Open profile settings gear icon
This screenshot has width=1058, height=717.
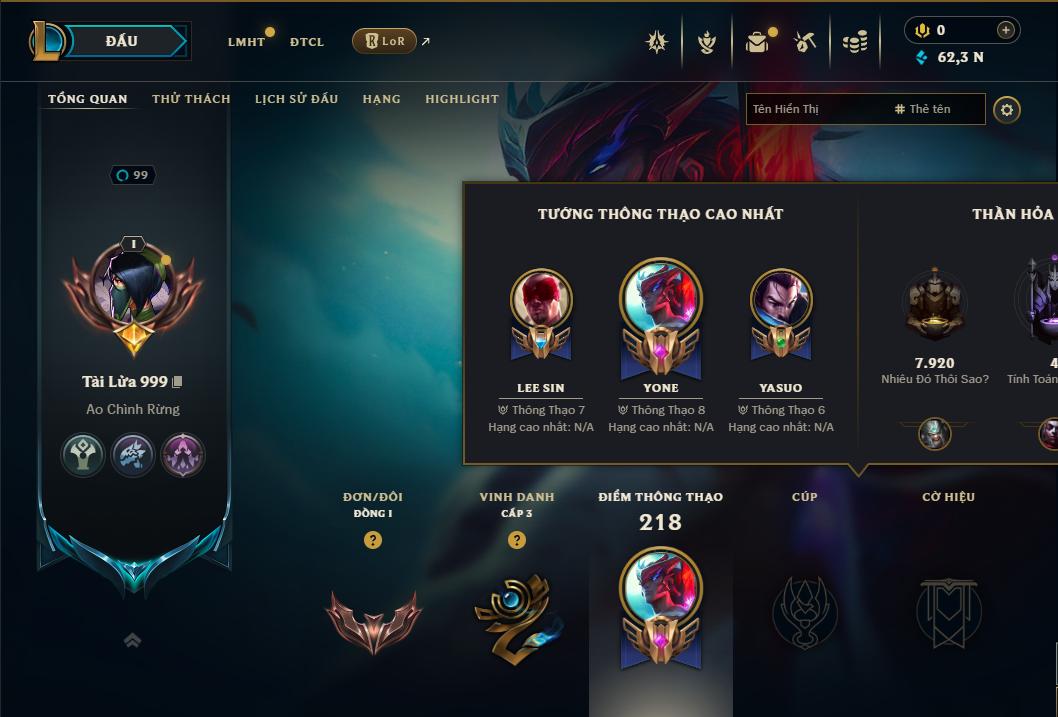(1007, 109)
